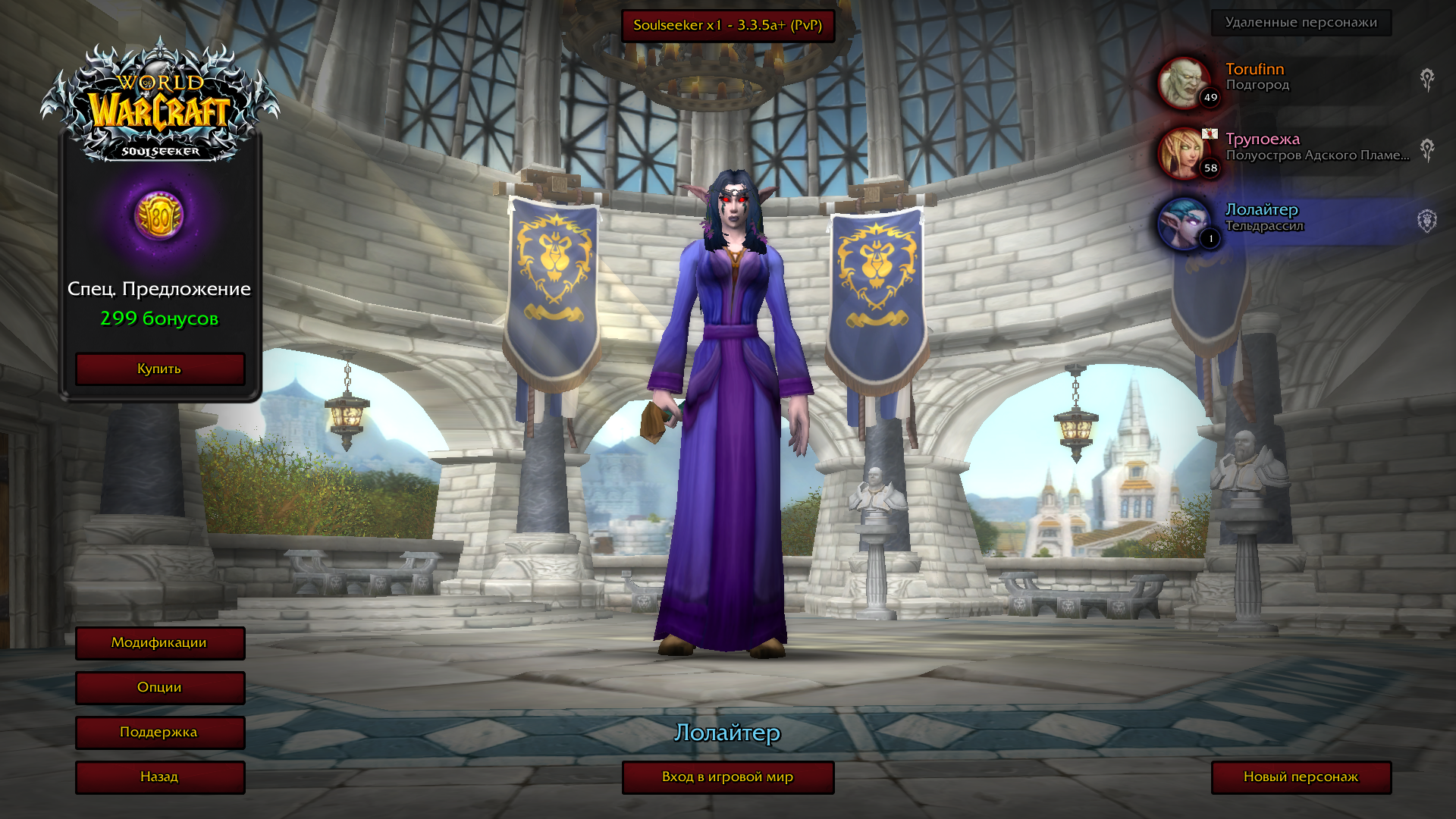Buy the special offer with Купить

[159, 369]
